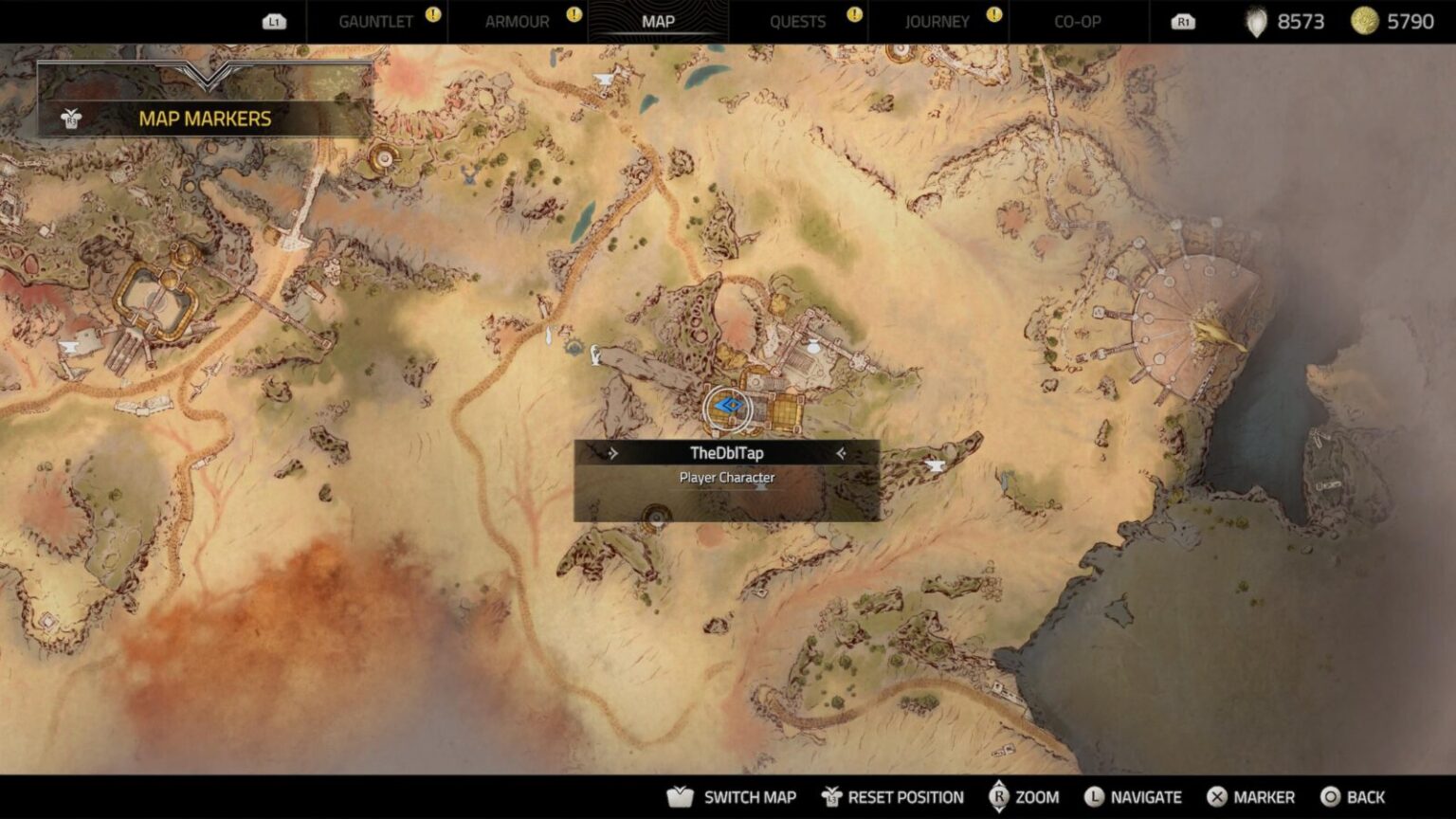This screenshot has height=819, width=1456.
Task: Select the anvil marker on the eastern ridge
Action: (936, 464)
